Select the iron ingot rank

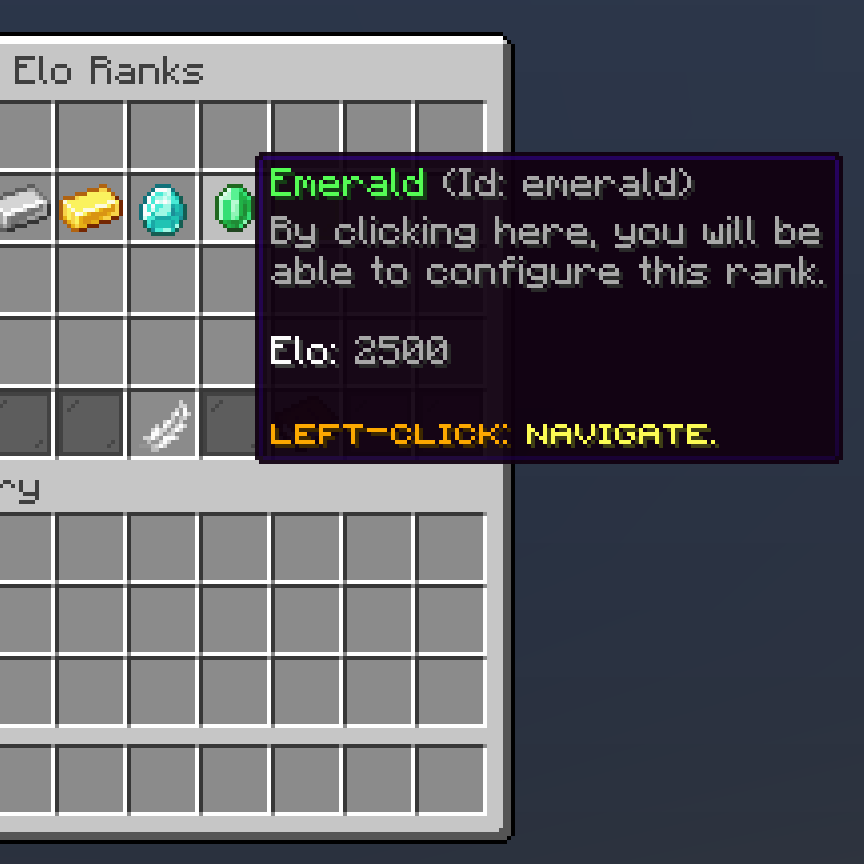[x=22, y=207]
